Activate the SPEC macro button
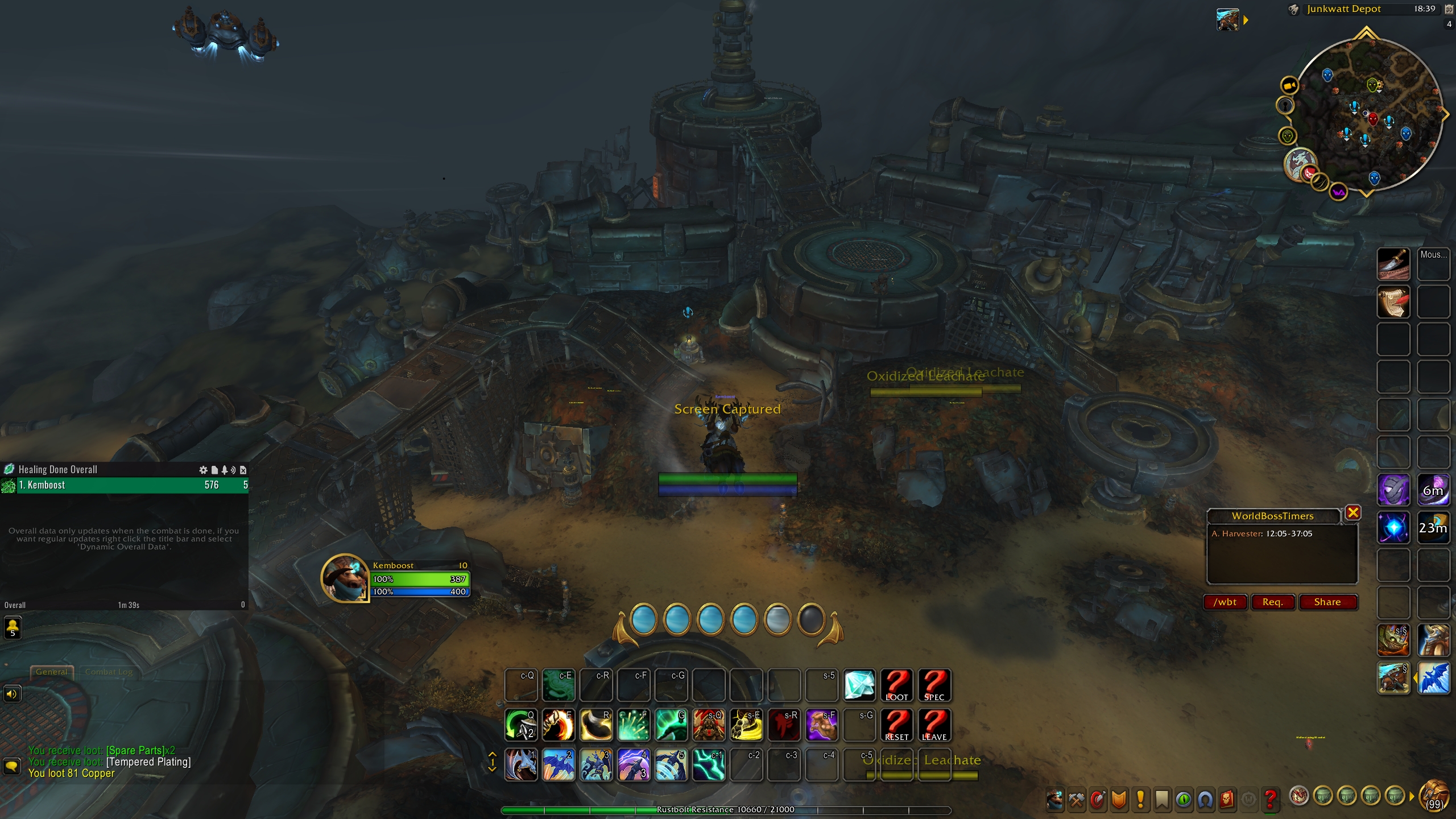This screenshot has height=819, width=1456. click(x=934, y=685)
